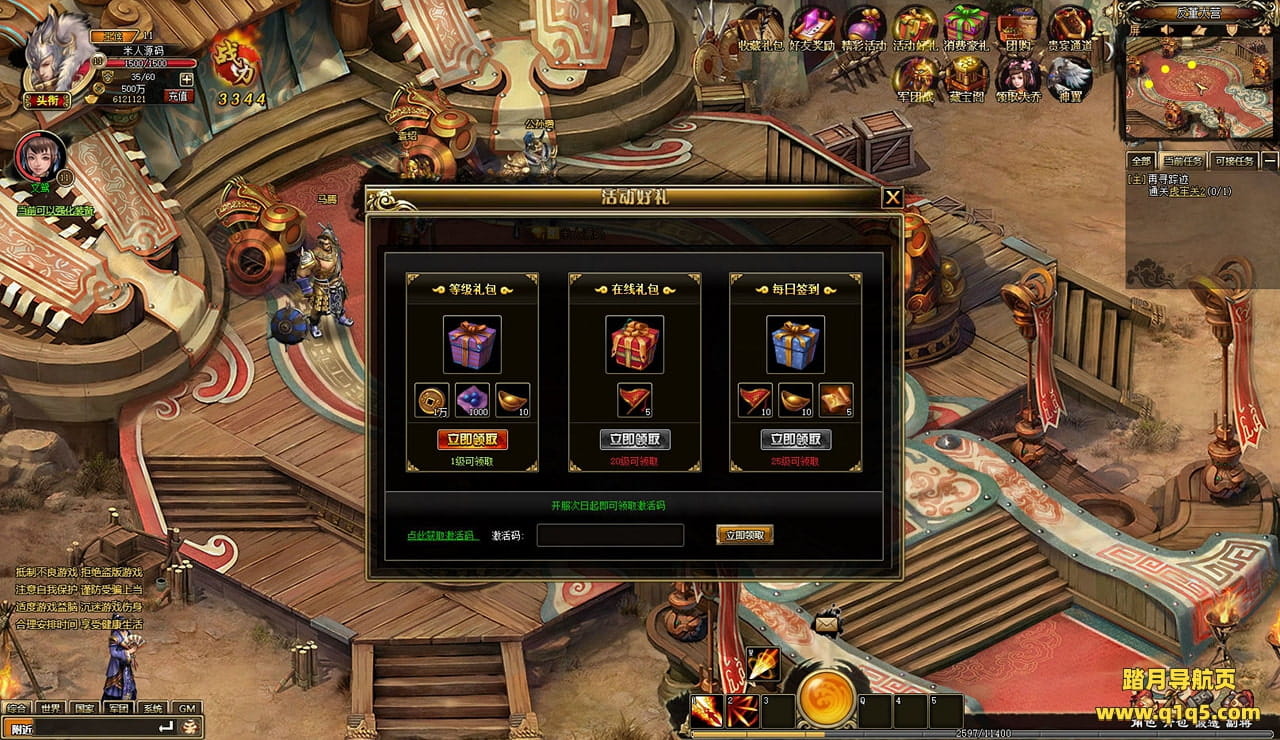Claim the 每日签到 daily sign-in reward
1280x740 pixels.
[x=796, y=440]
